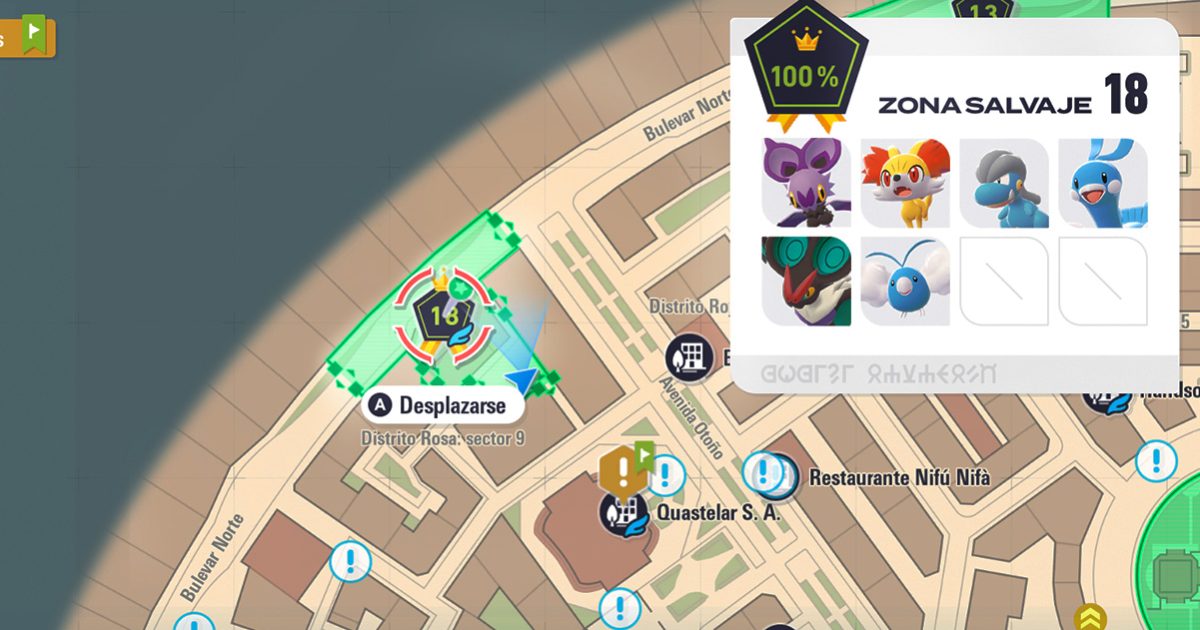Select the Noibat thumbnail in the zone panel
The image size is (1200, 630).
tap(806, 182)
